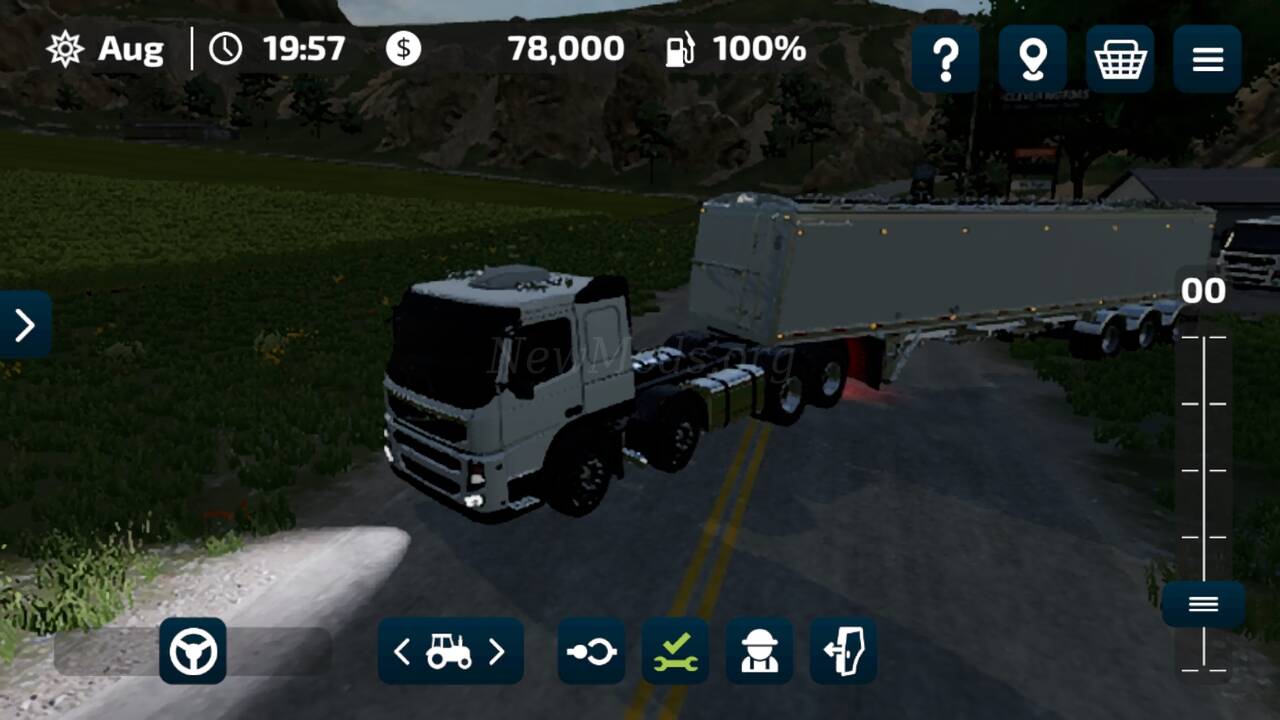Open the help question mark button
The height and width of the screenshot is (720, 1280).
945,60
